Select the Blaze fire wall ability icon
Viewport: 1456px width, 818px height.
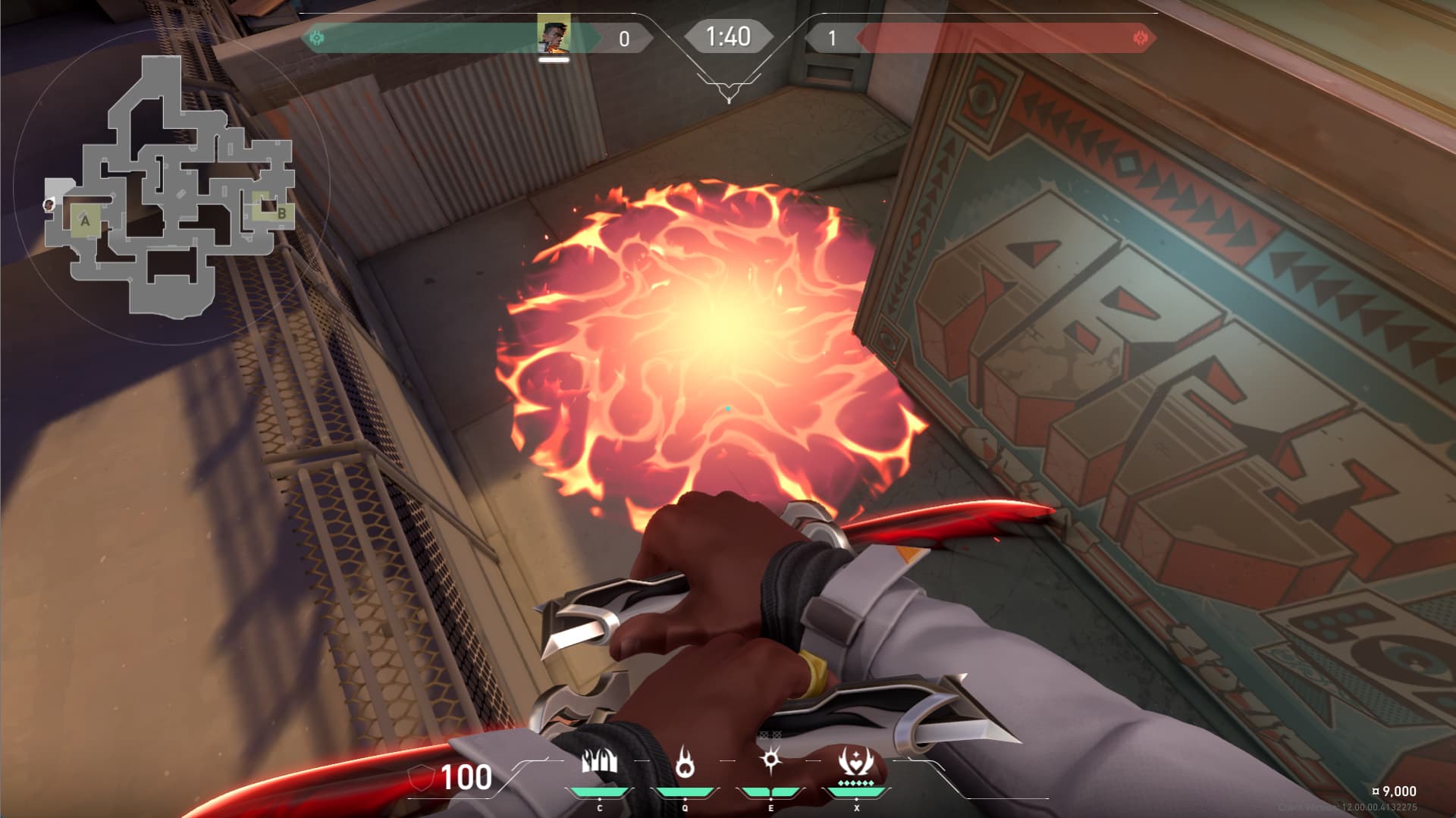point(599,762)
